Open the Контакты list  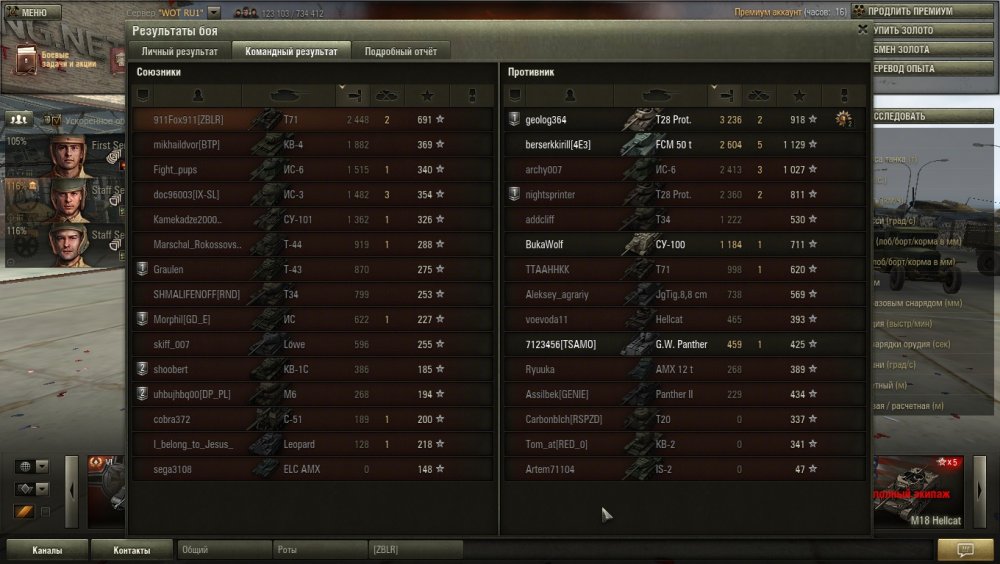[132, 550]
